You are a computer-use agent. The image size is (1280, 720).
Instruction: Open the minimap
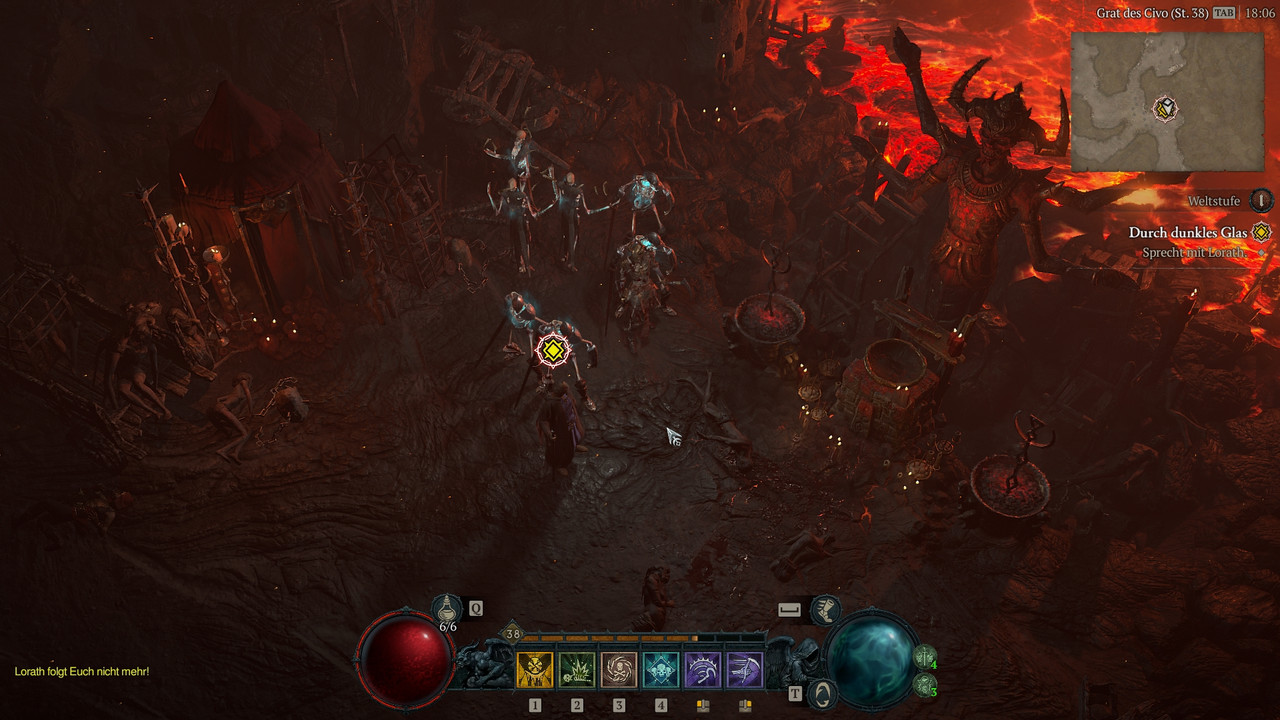tap(1166, 101)
